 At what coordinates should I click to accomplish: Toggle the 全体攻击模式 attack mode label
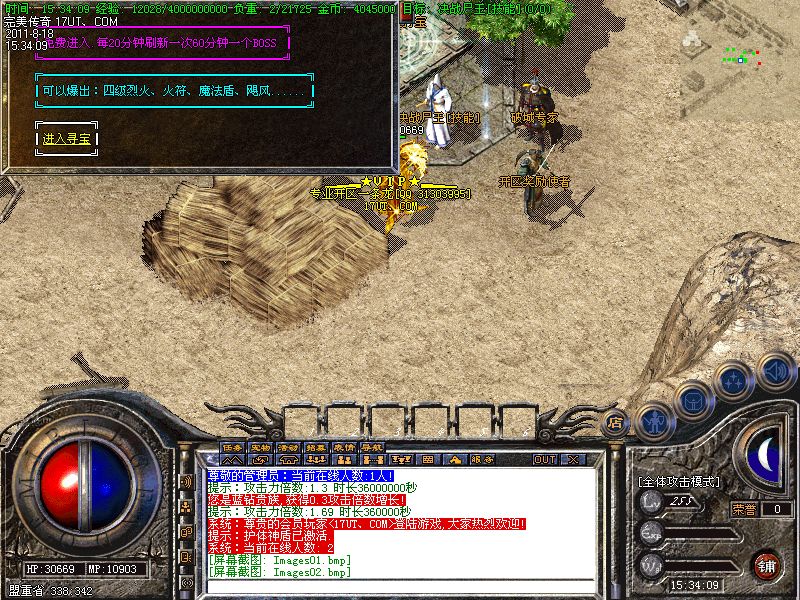pos(679,481)
